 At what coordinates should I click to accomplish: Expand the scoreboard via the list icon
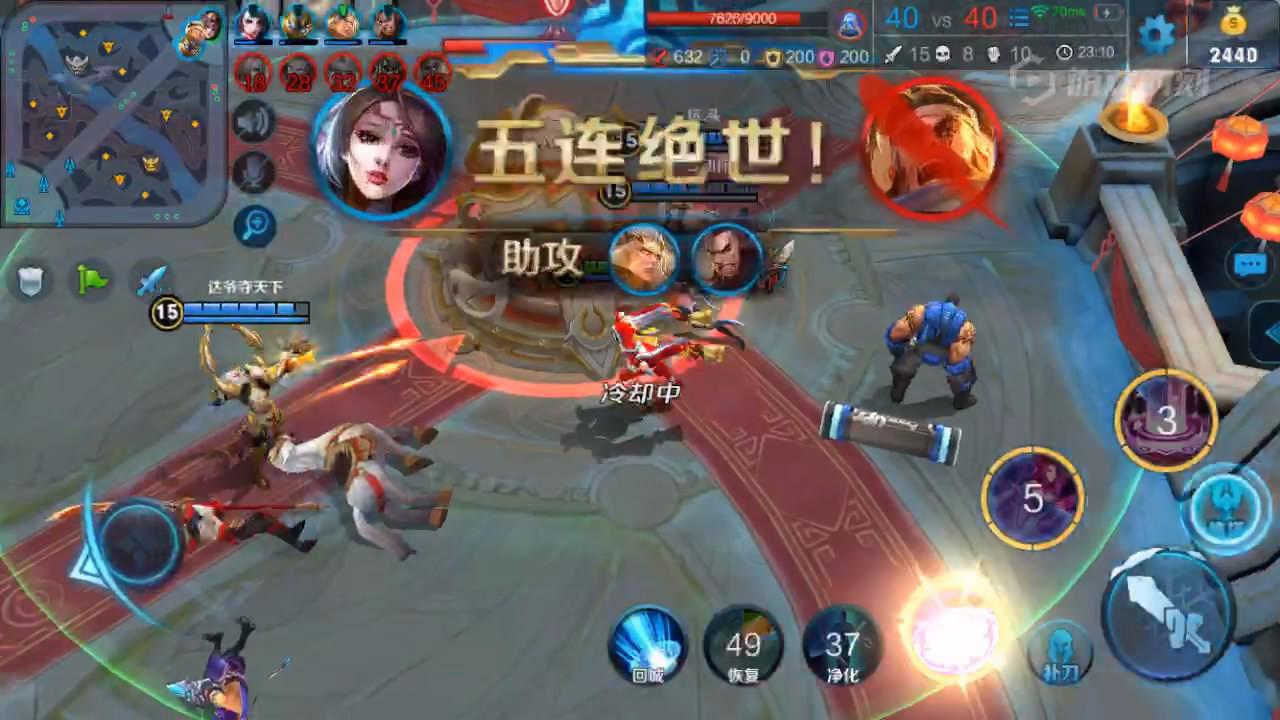tap(1018, 18)
